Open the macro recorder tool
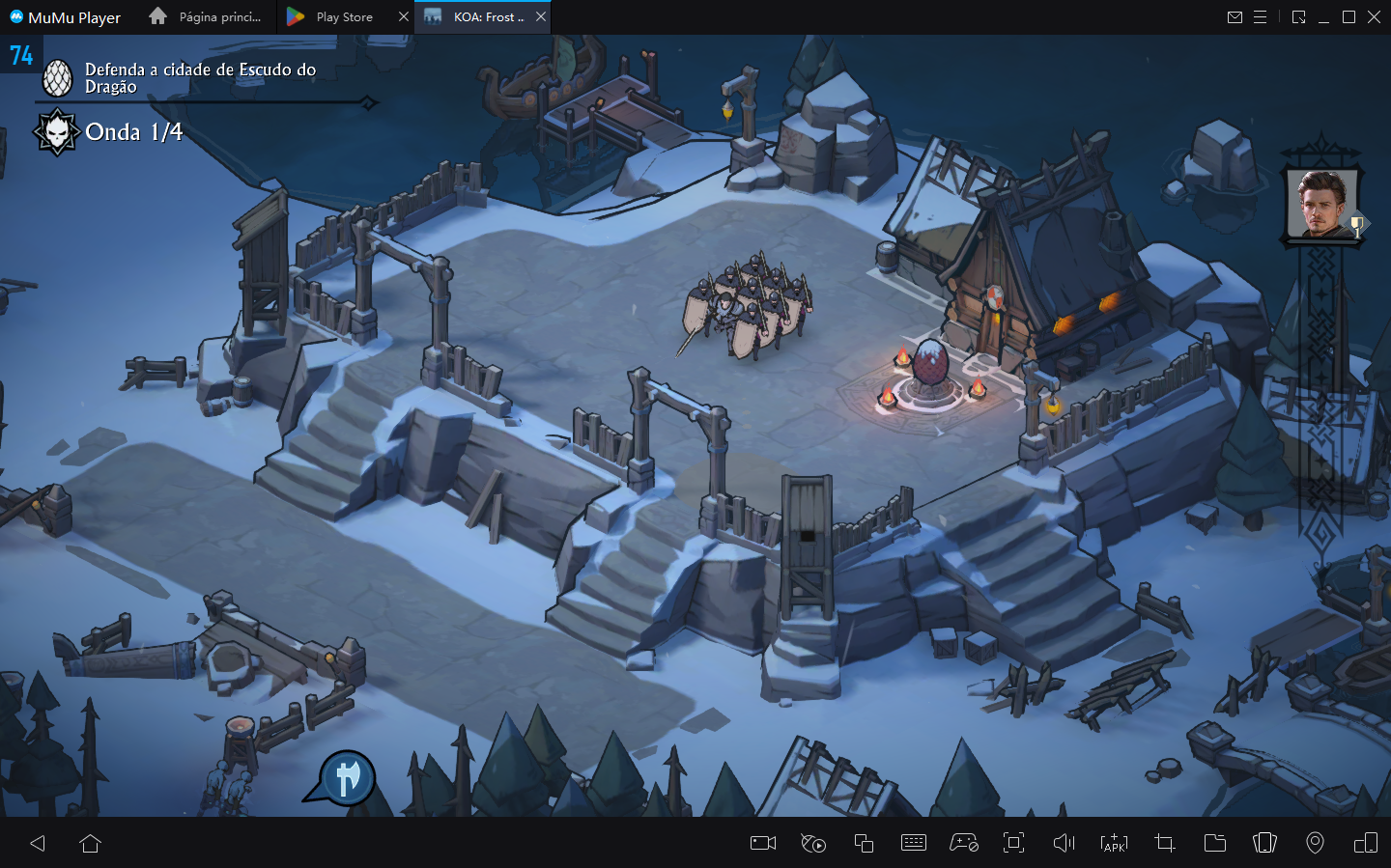 812,843
